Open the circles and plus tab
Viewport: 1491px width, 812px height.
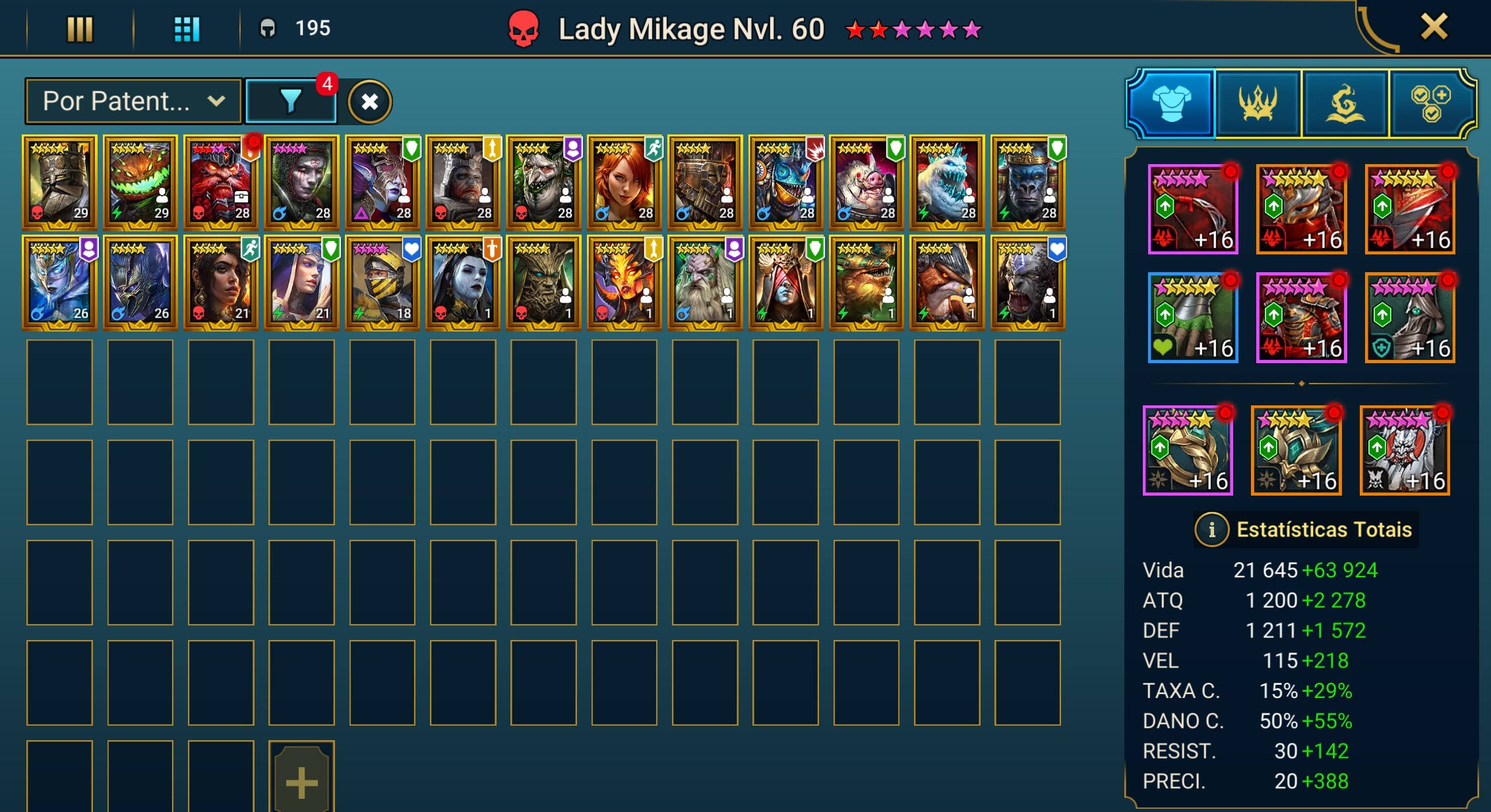[1430, 103]
